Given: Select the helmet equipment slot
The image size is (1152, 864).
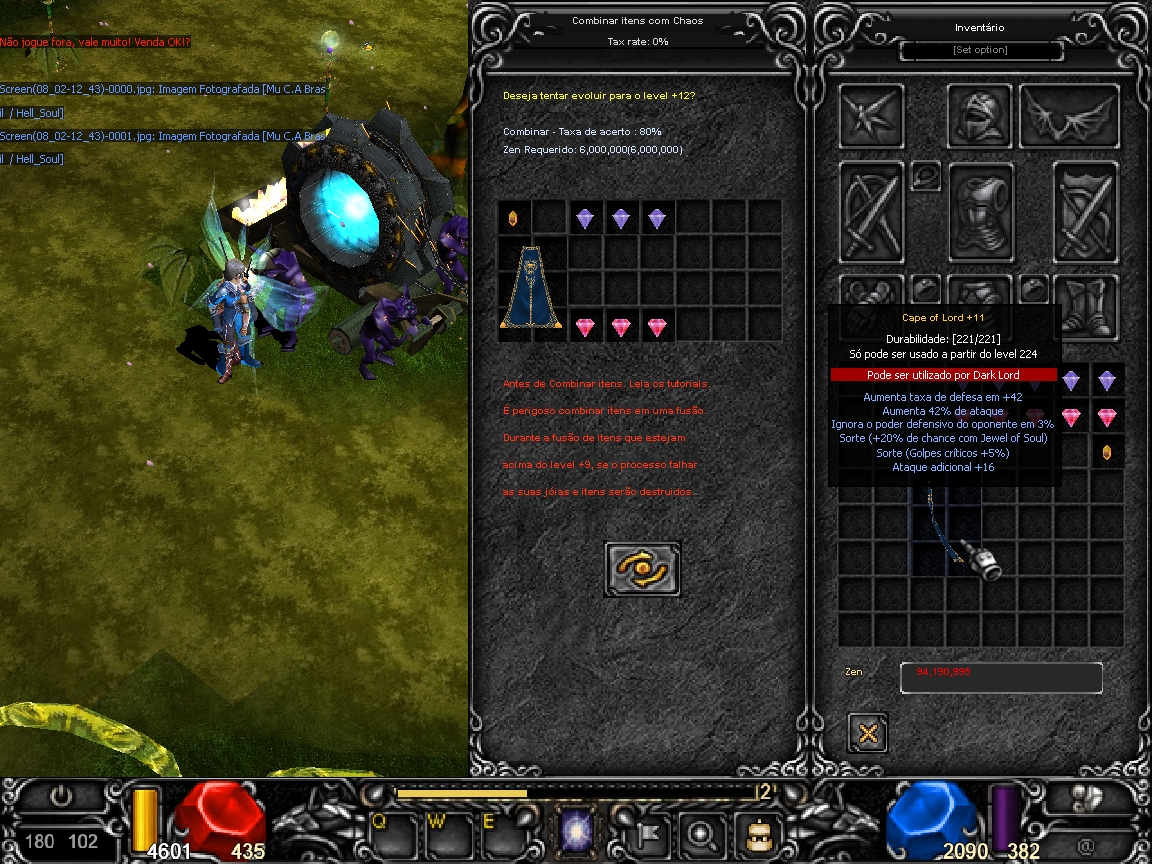Looking at the screenshot, I should coord(980,116).
